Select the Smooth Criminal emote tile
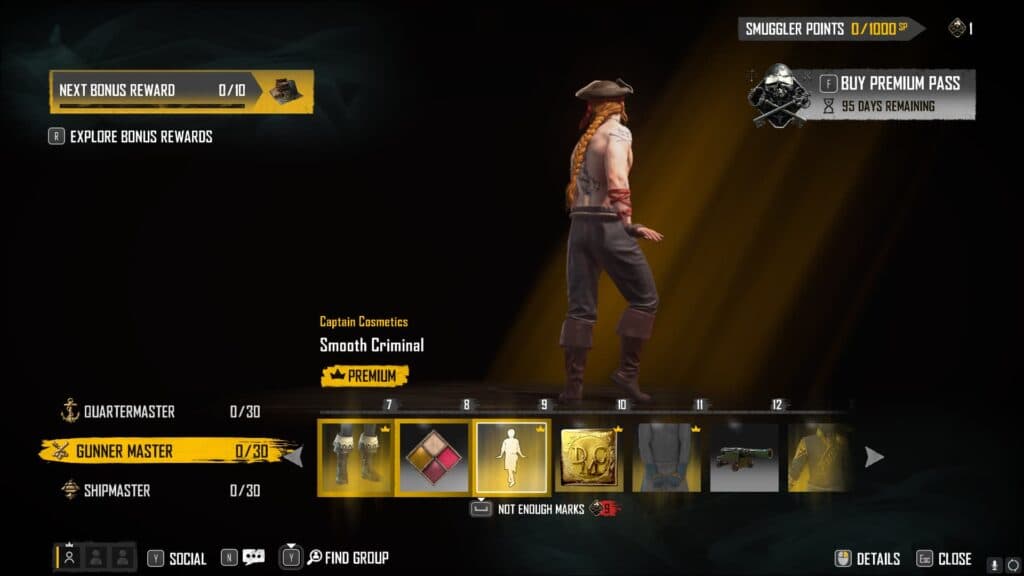Viewport: 1024px width, 576px height. pyautogui.click(x=512, y=457)
